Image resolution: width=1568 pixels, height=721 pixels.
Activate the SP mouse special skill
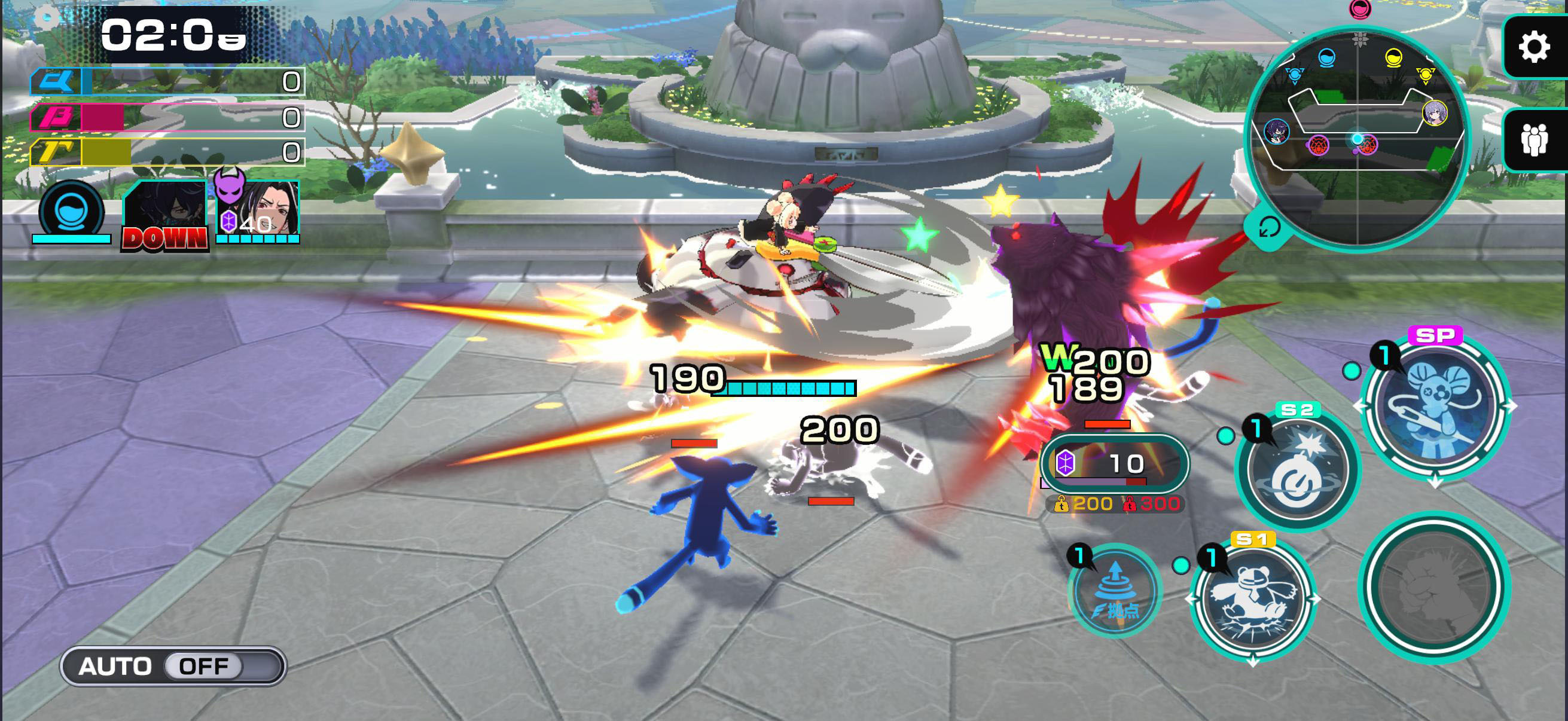(1435, 406)
